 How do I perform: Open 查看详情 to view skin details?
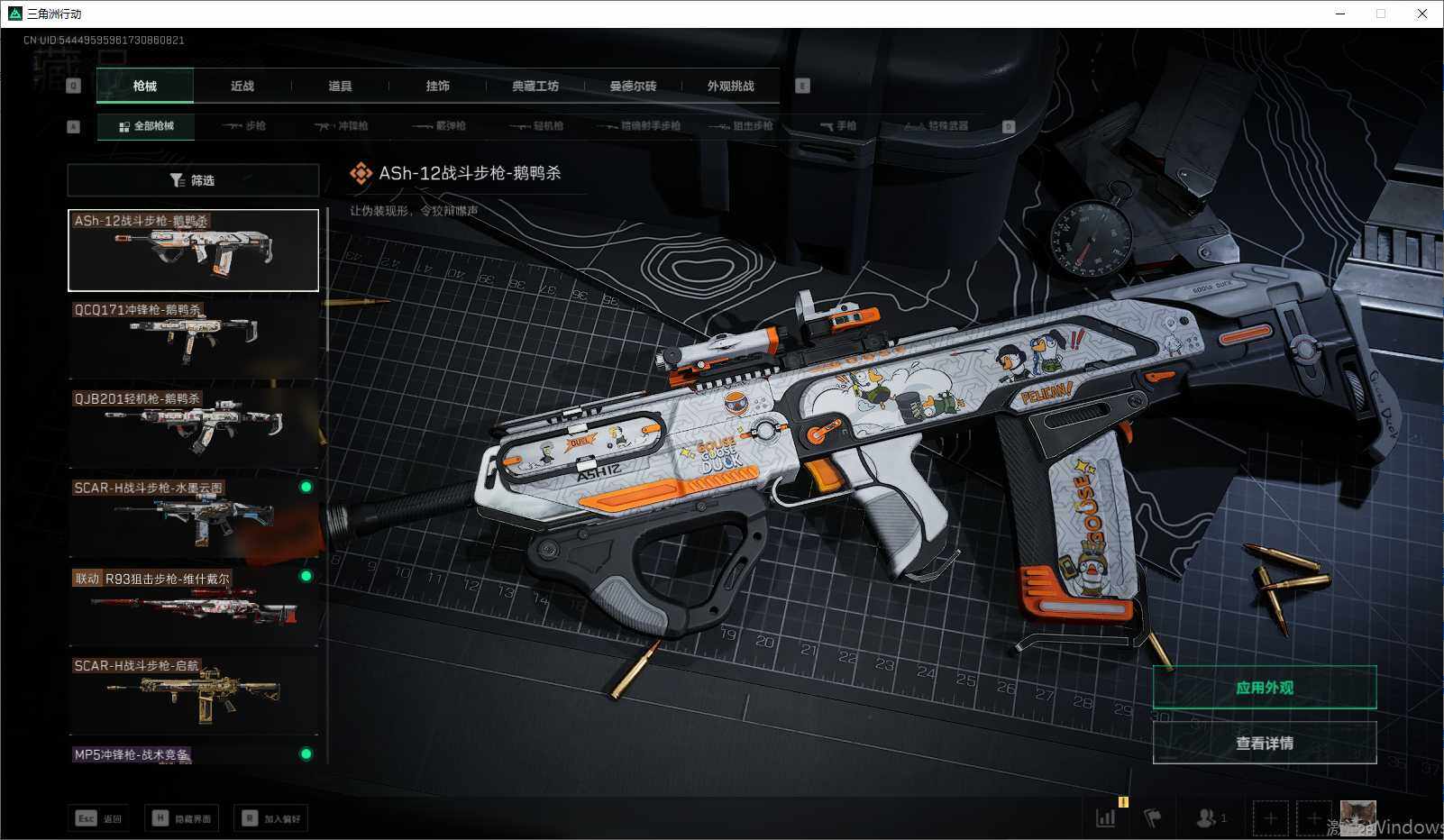coord(1264,743)
